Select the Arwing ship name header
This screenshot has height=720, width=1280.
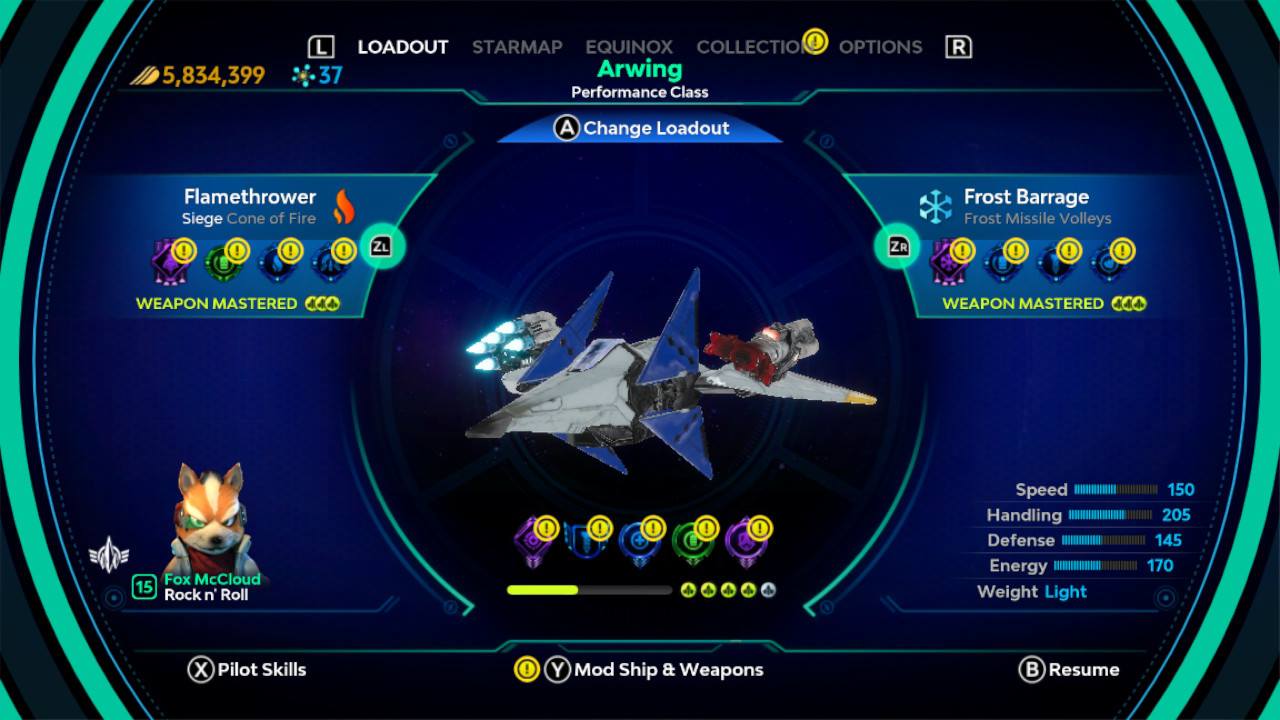coord(640,70)
